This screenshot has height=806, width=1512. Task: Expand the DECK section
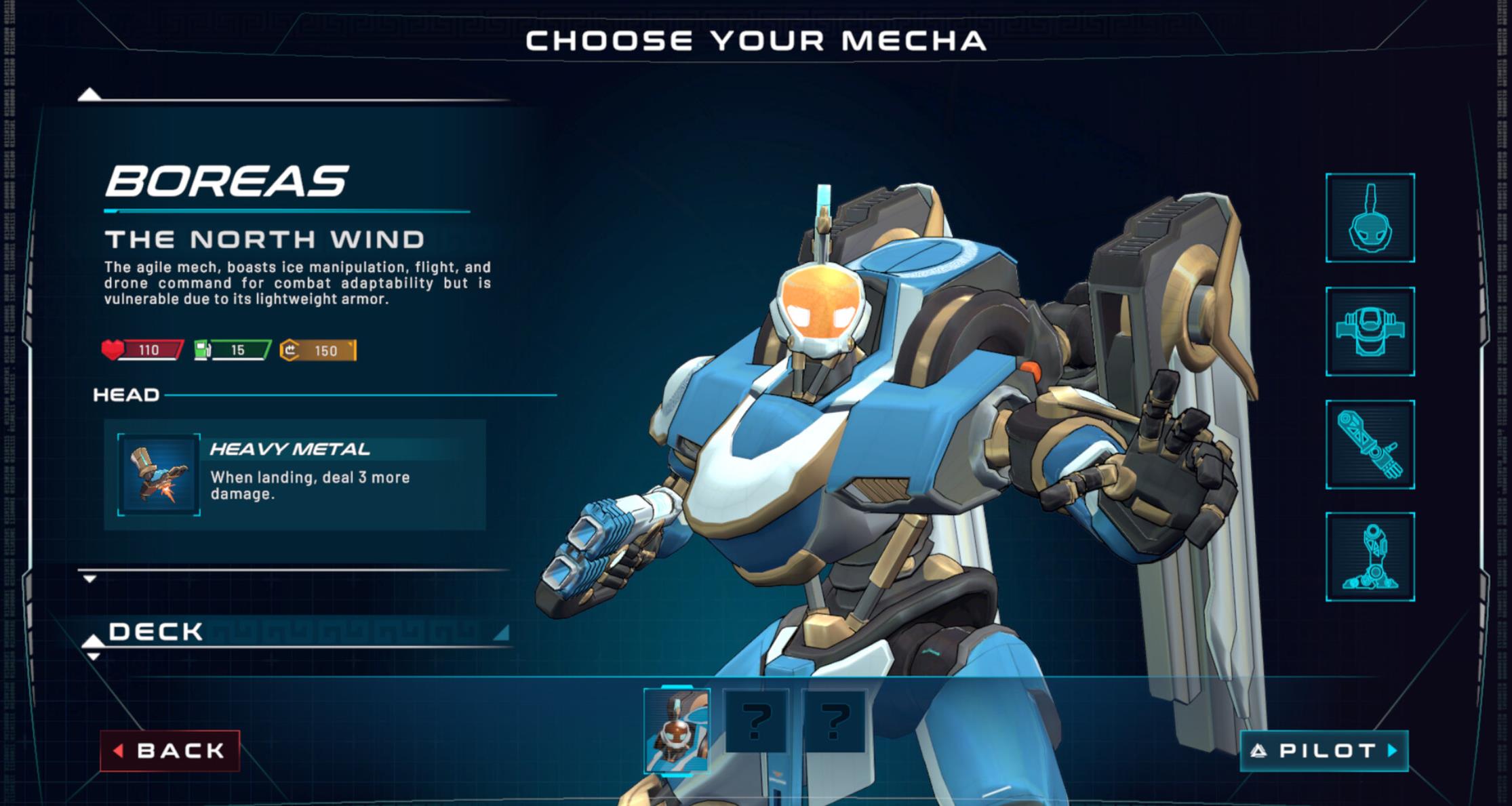tap(156, 632)
